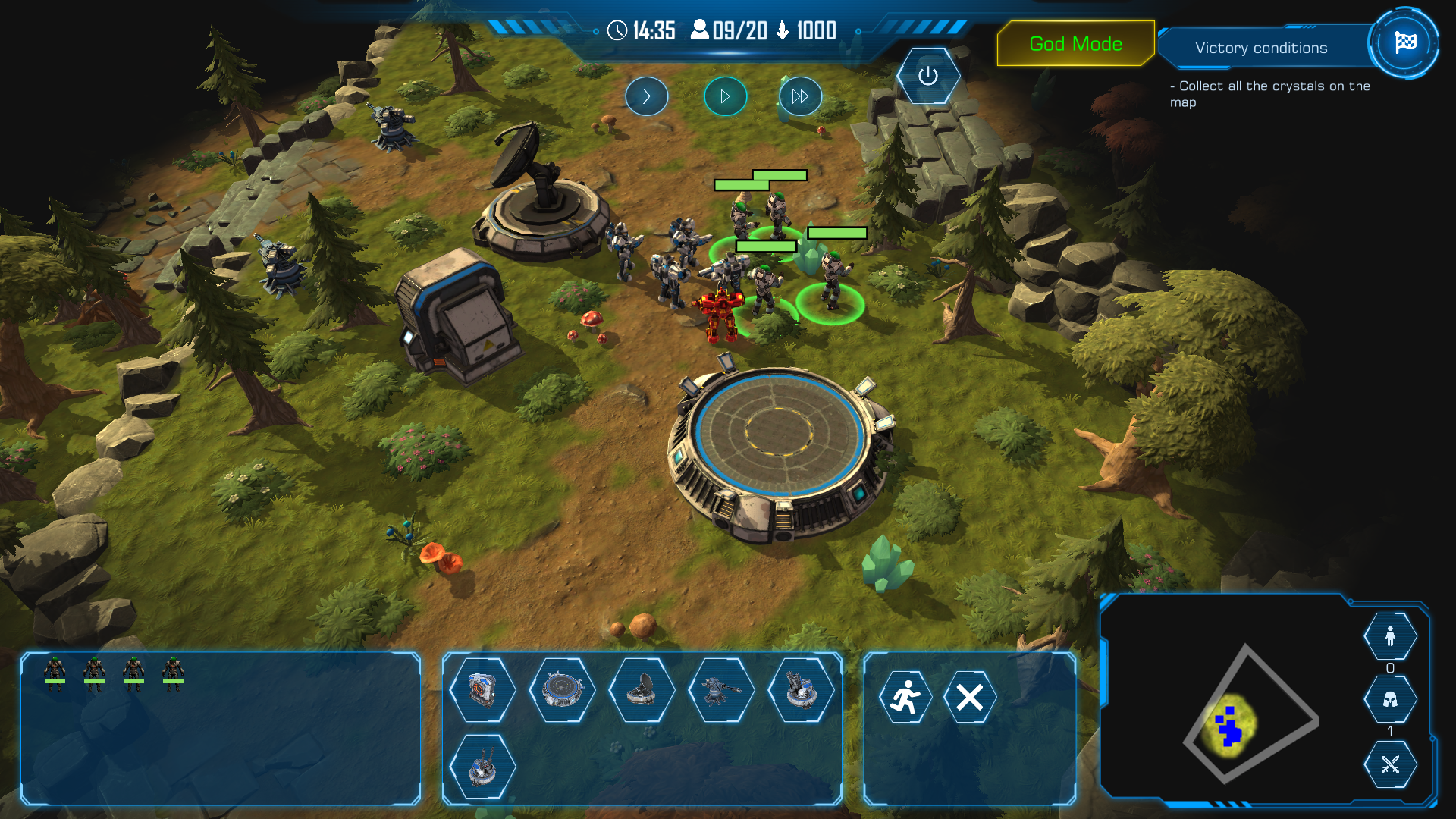1456x819 pixels.
Task: Build the generator structure with orange core
Action: [x=482, y=690]
